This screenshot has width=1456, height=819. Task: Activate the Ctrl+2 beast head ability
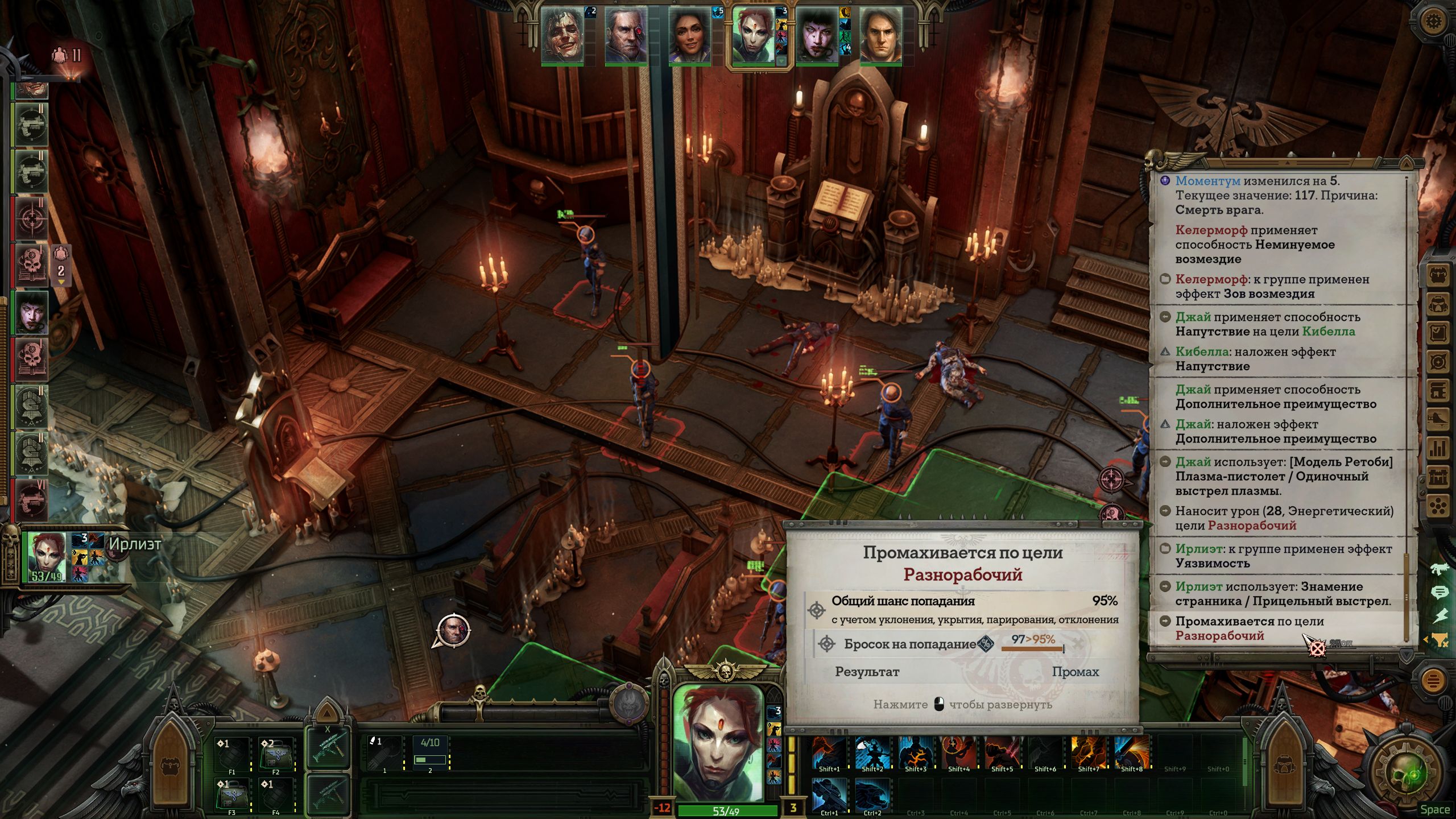872,795
